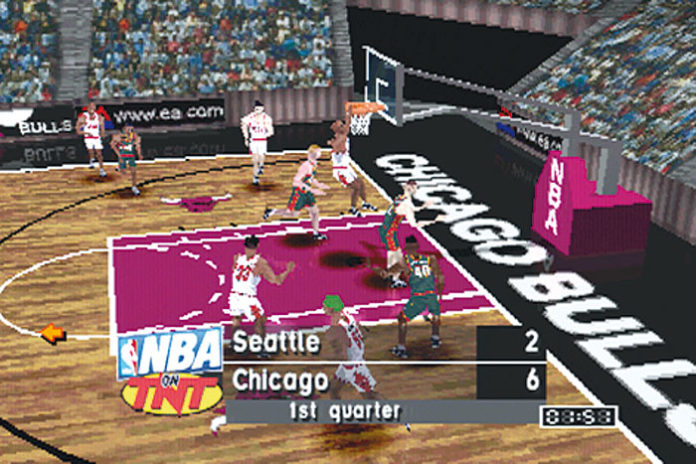Click the NBA on TNT logo
696x464 pixels.
point(170,370)
